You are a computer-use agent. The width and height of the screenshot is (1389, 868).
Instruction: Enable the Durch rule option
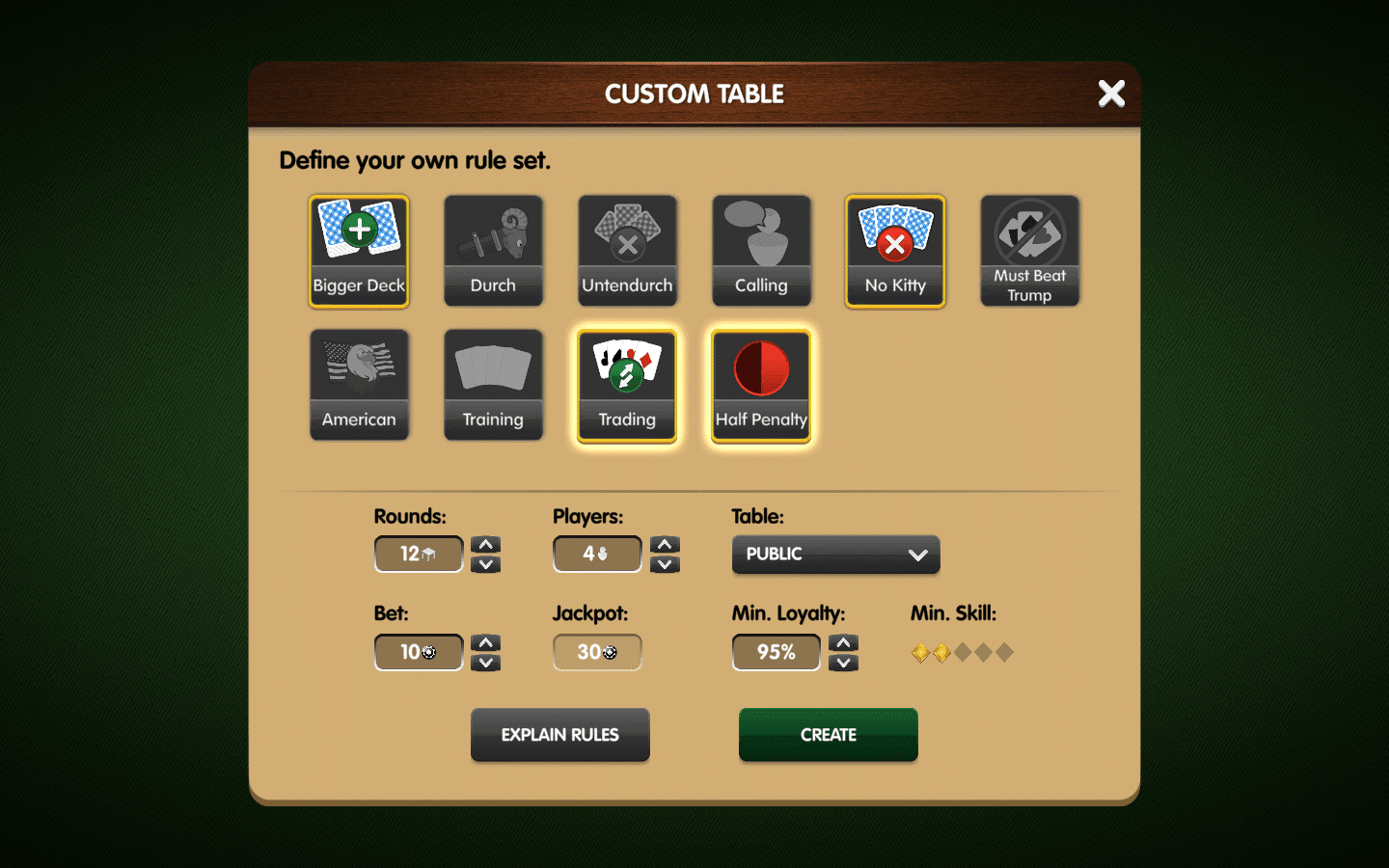(x=493, y=251)
